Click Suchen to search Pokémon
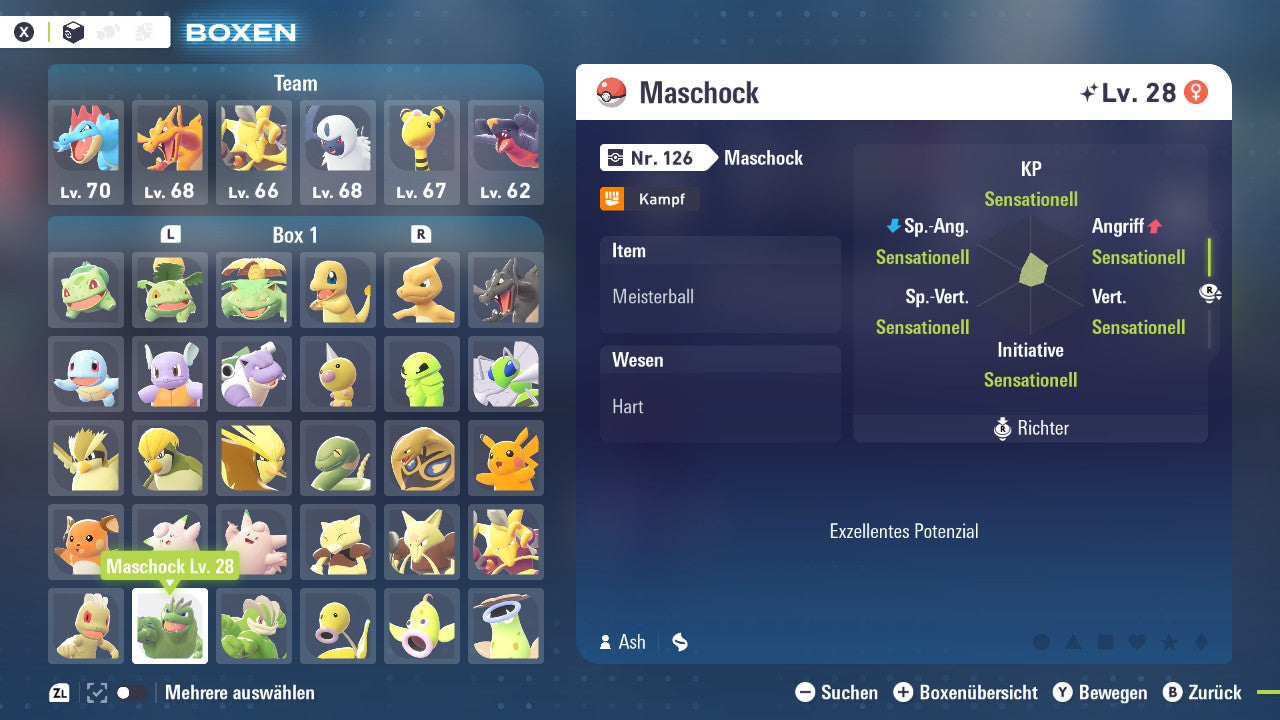This screenshot has width=1280, height=720. click(806, 692)
